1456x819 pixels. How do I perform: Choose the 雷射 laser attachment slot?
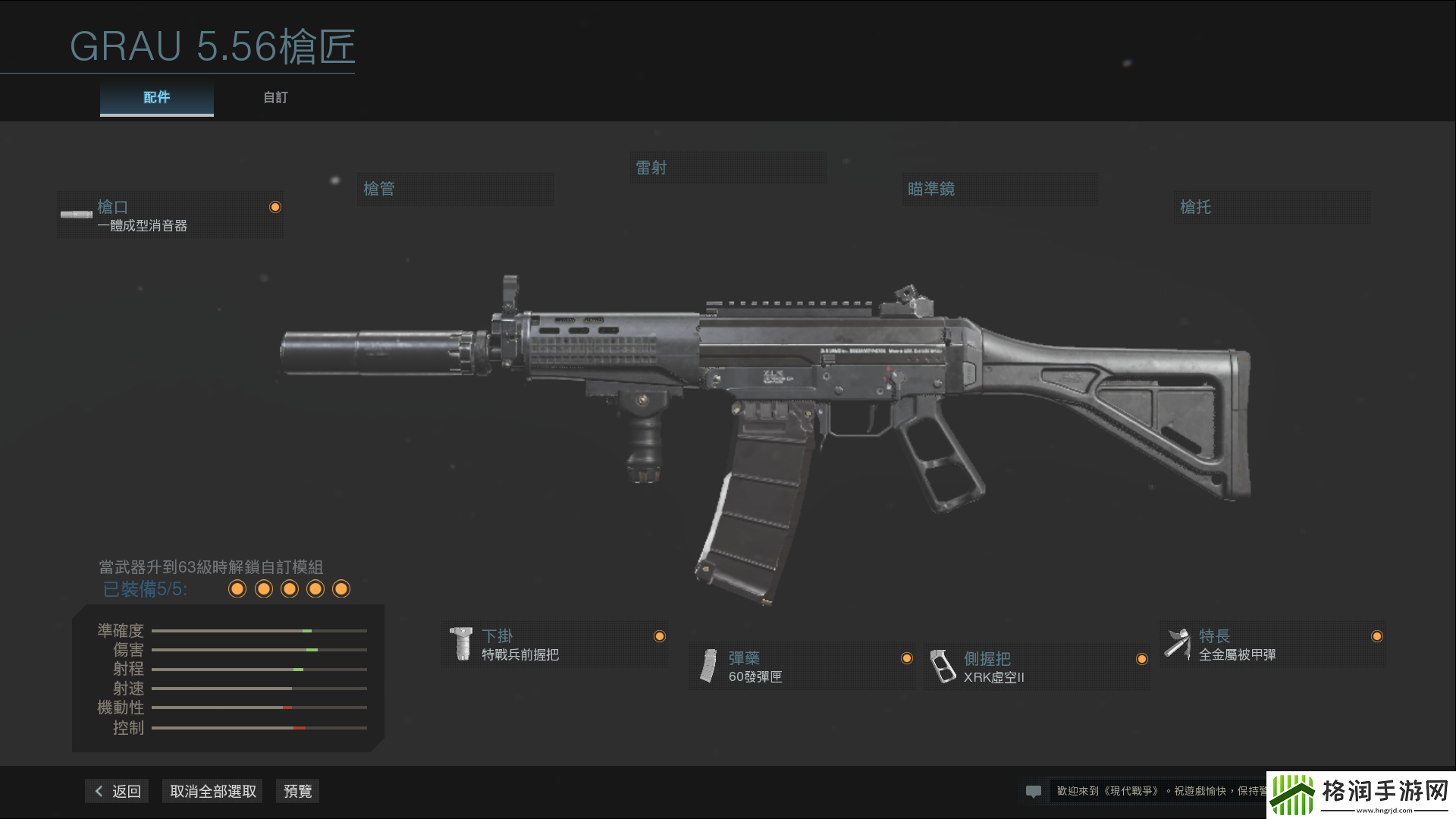point(726,168)
